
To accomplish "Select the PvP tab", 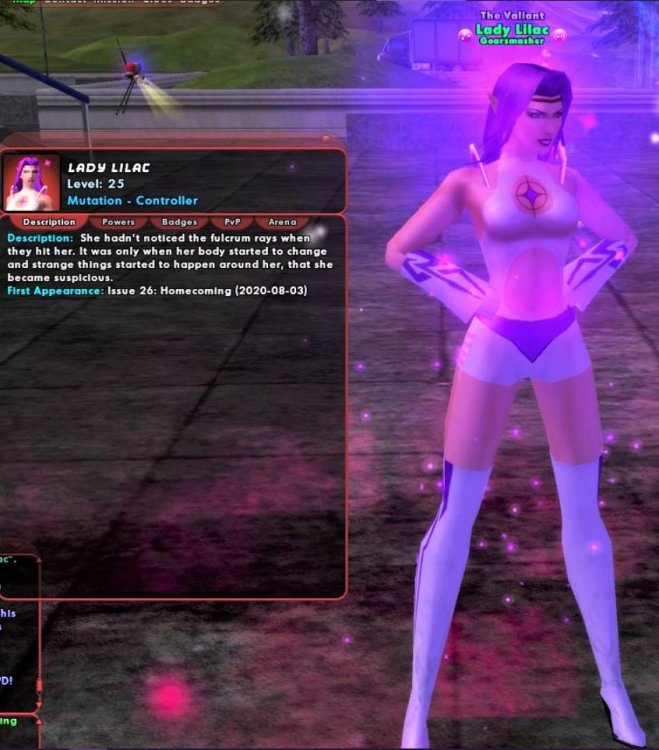I will pyautogui.click(x=232, y=222).
